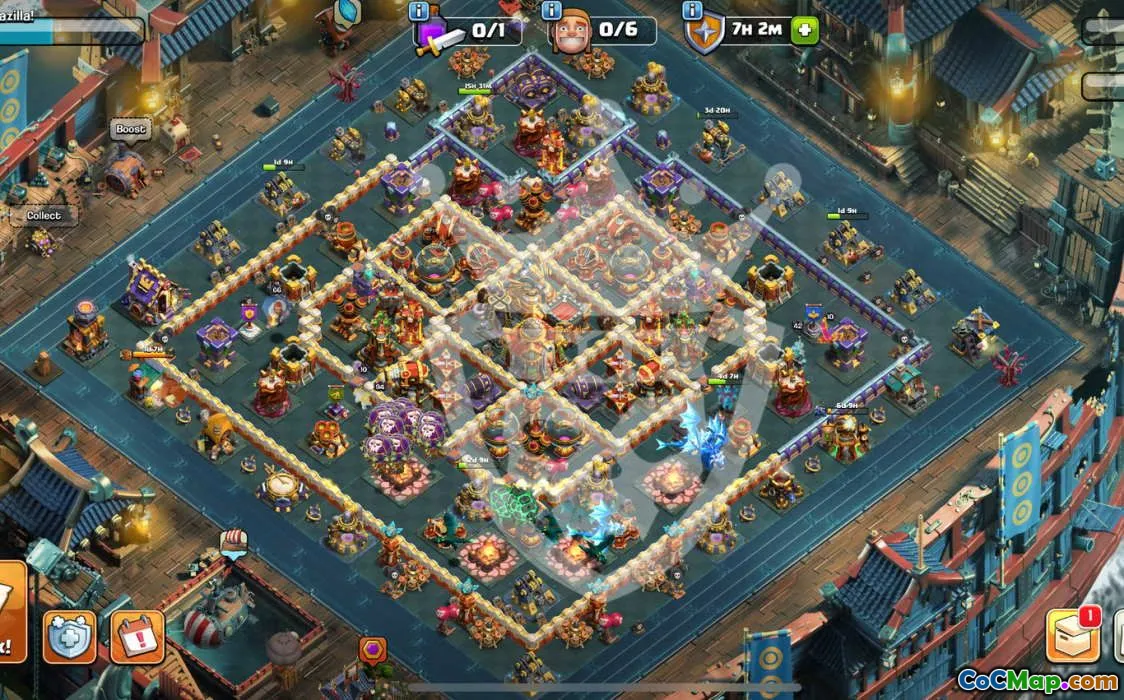The height and width of the screenshot is (700, 1124).
Task: Tap the airship bubble above the dock
Action: [233, 543]
